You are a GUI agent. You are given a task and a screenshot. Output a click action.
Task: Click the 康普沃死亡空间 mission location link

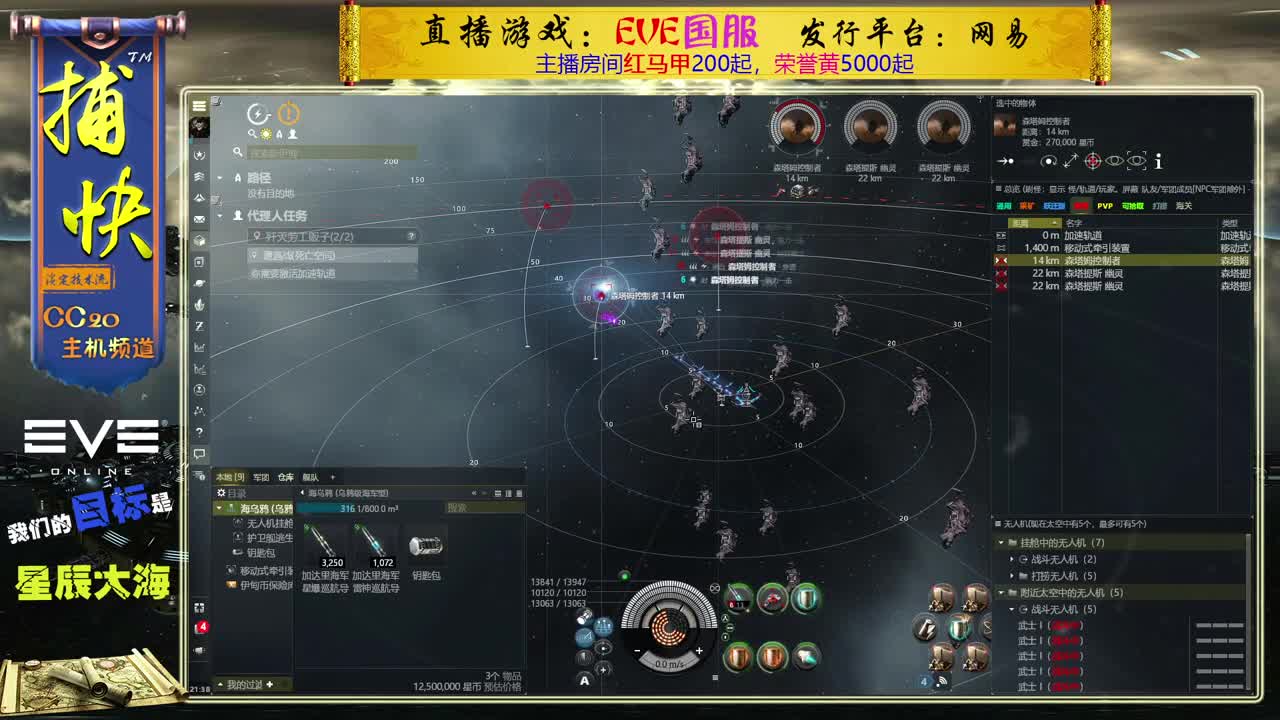click(300, 256)
